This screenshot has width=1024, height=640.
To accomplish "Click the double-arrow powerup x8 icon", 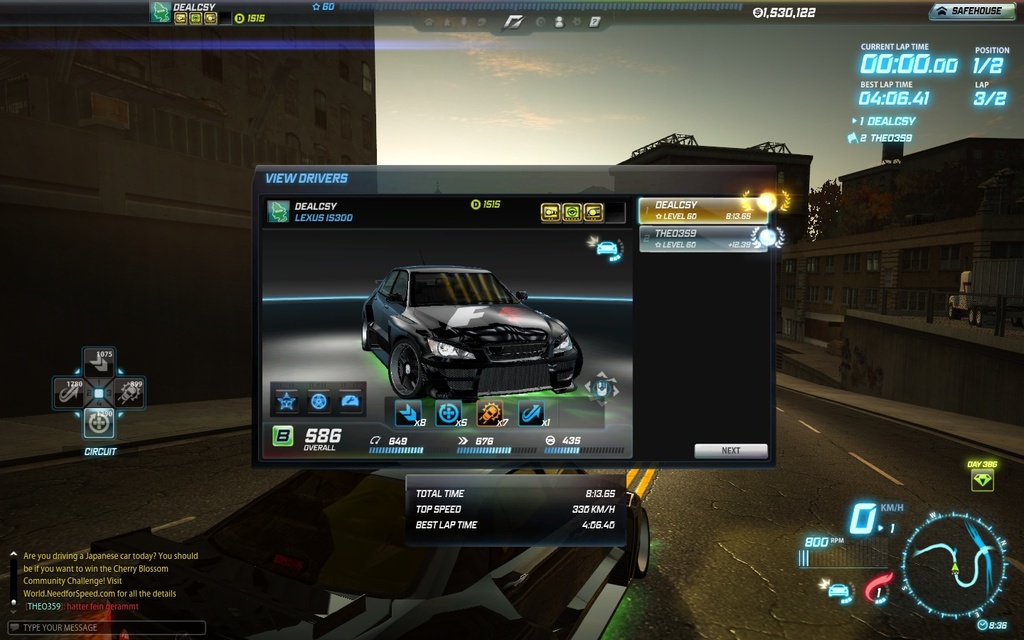I will [x=407, y=412].
